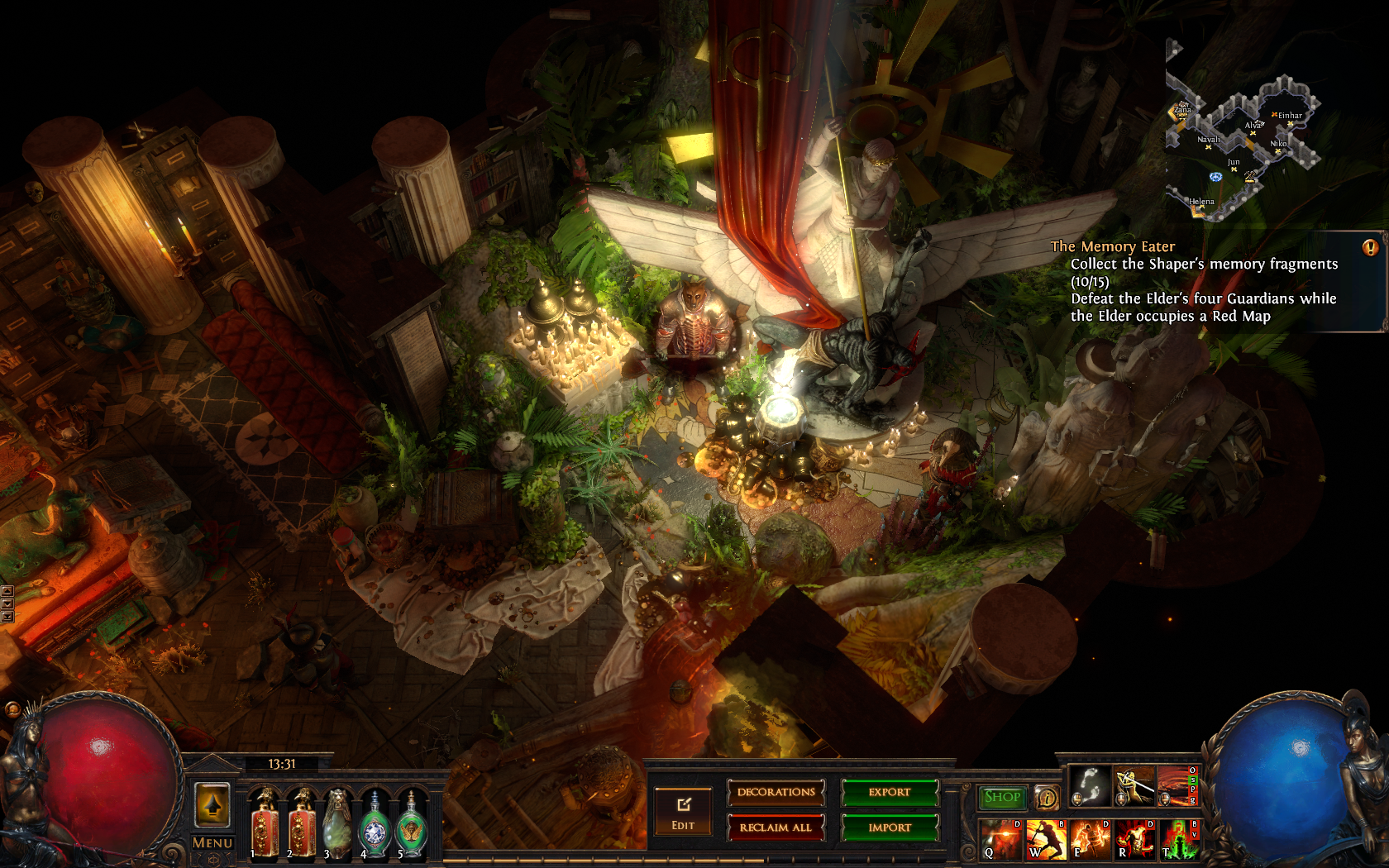
Task: Use the winged-face green flask in slot 5
Action: (x=411, y=824)
